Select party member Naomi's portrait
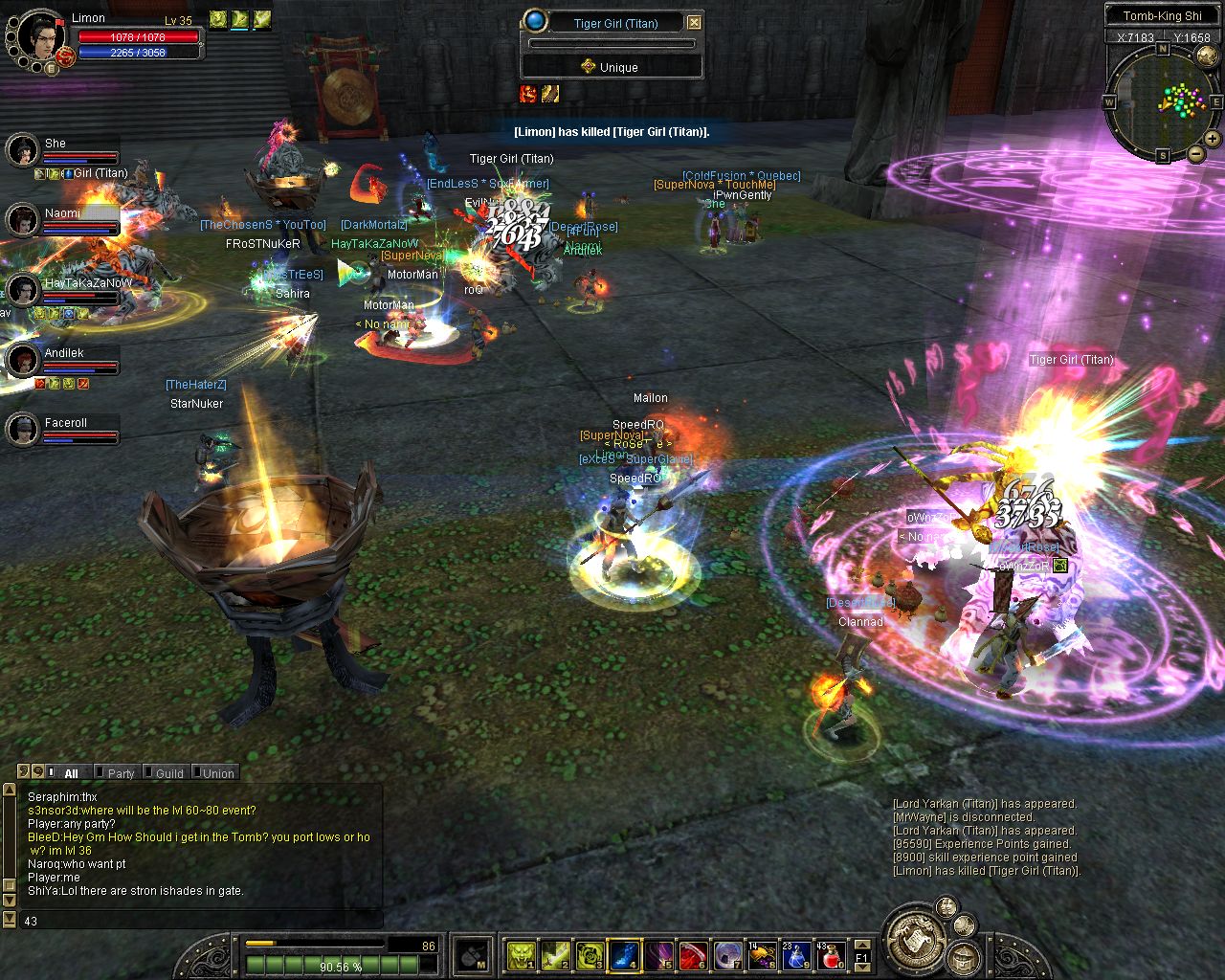This screenshot has width=1225, height=980. coord(22,220)
